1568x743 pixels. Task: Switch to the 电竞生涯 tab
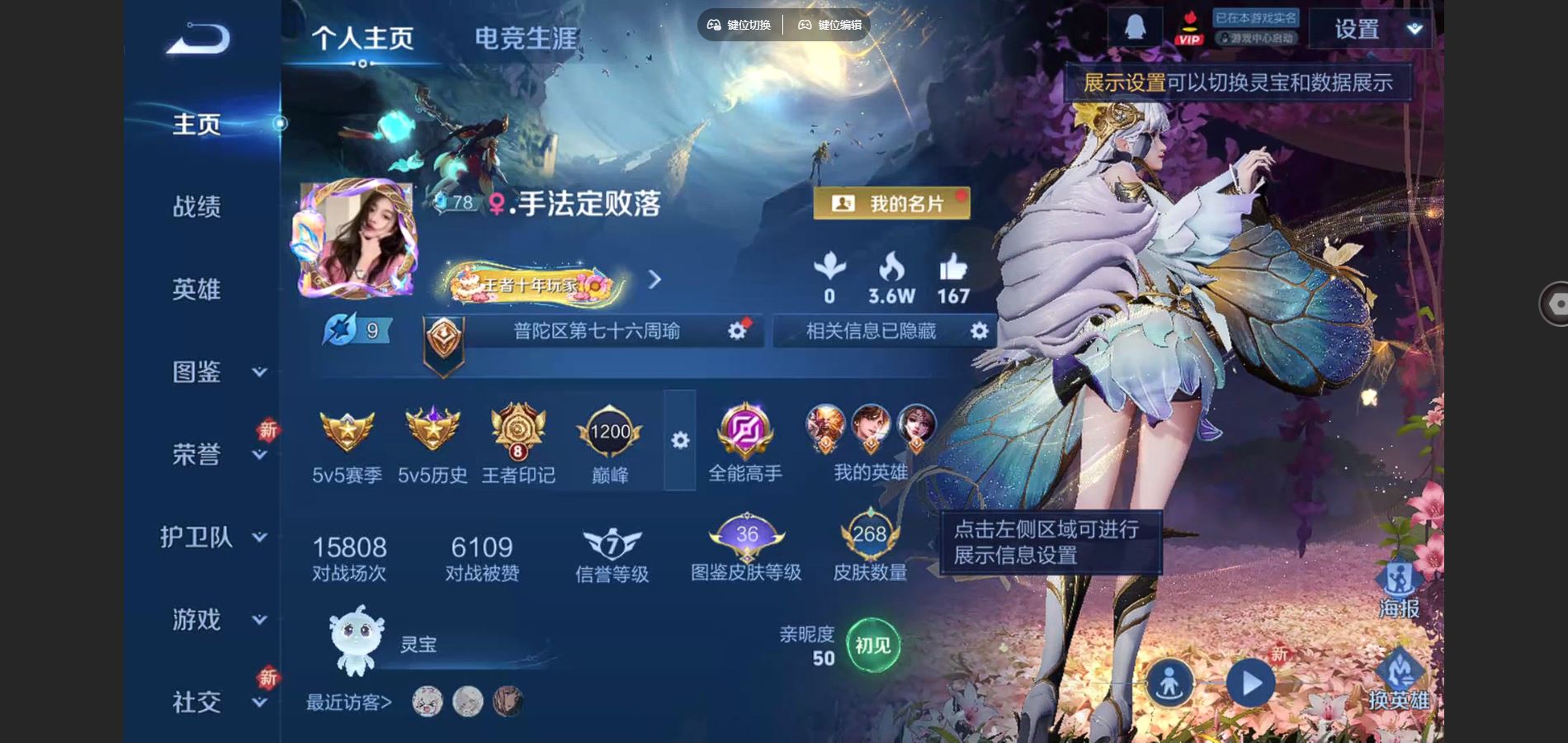[526, 37]
